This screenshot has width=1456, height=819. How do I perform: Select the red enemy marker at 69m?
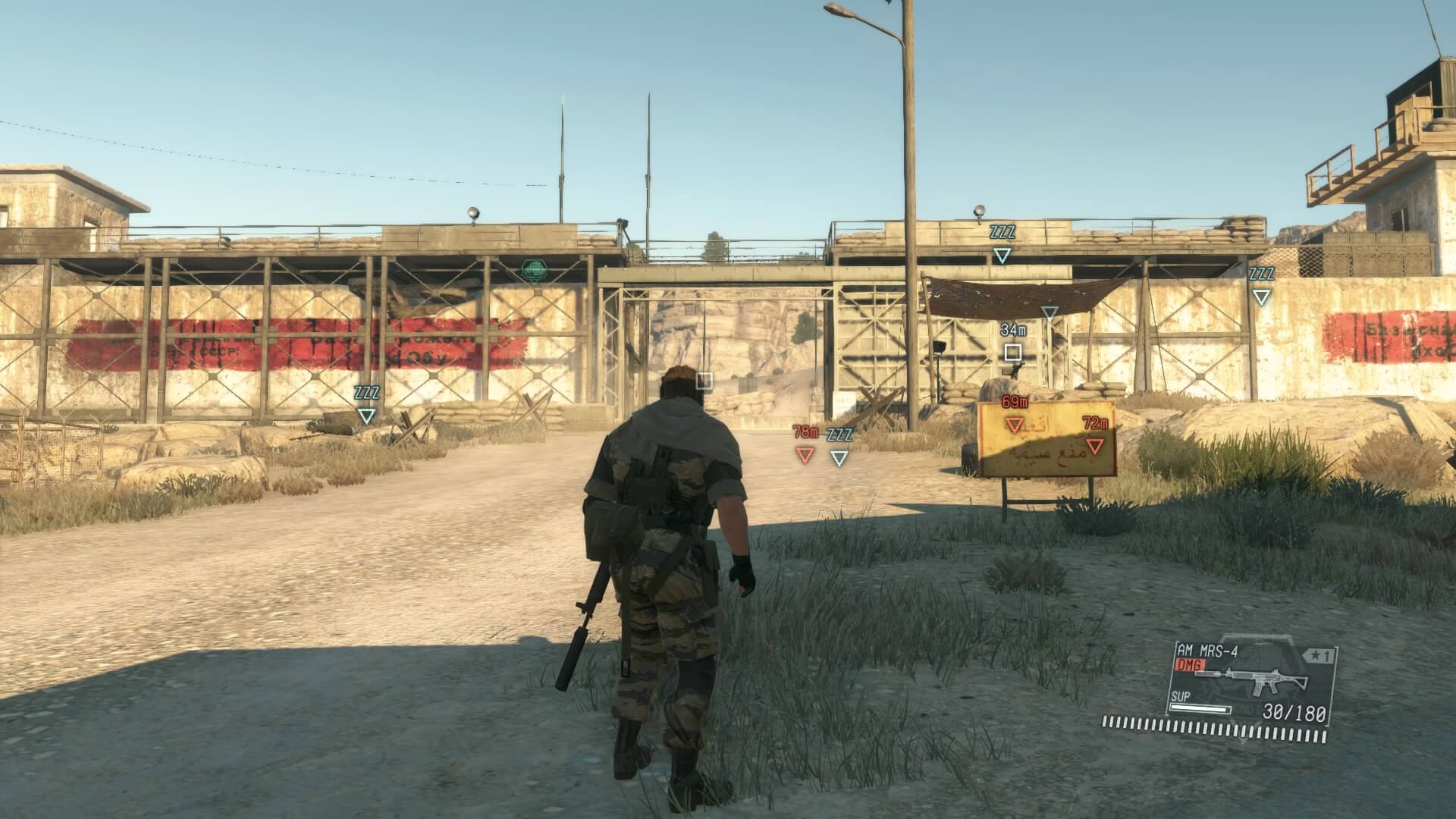(x=1014, y=424)
